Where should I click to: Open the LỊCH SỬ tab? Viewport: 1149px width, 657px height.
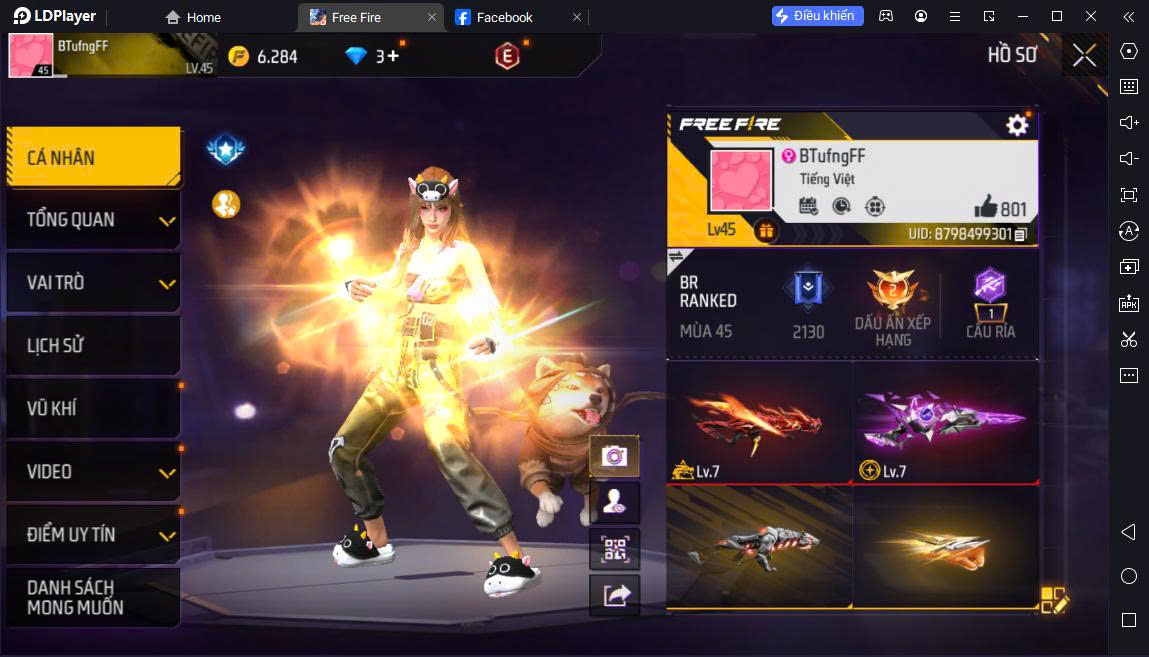pyautogui.click(x=92, y=346)
